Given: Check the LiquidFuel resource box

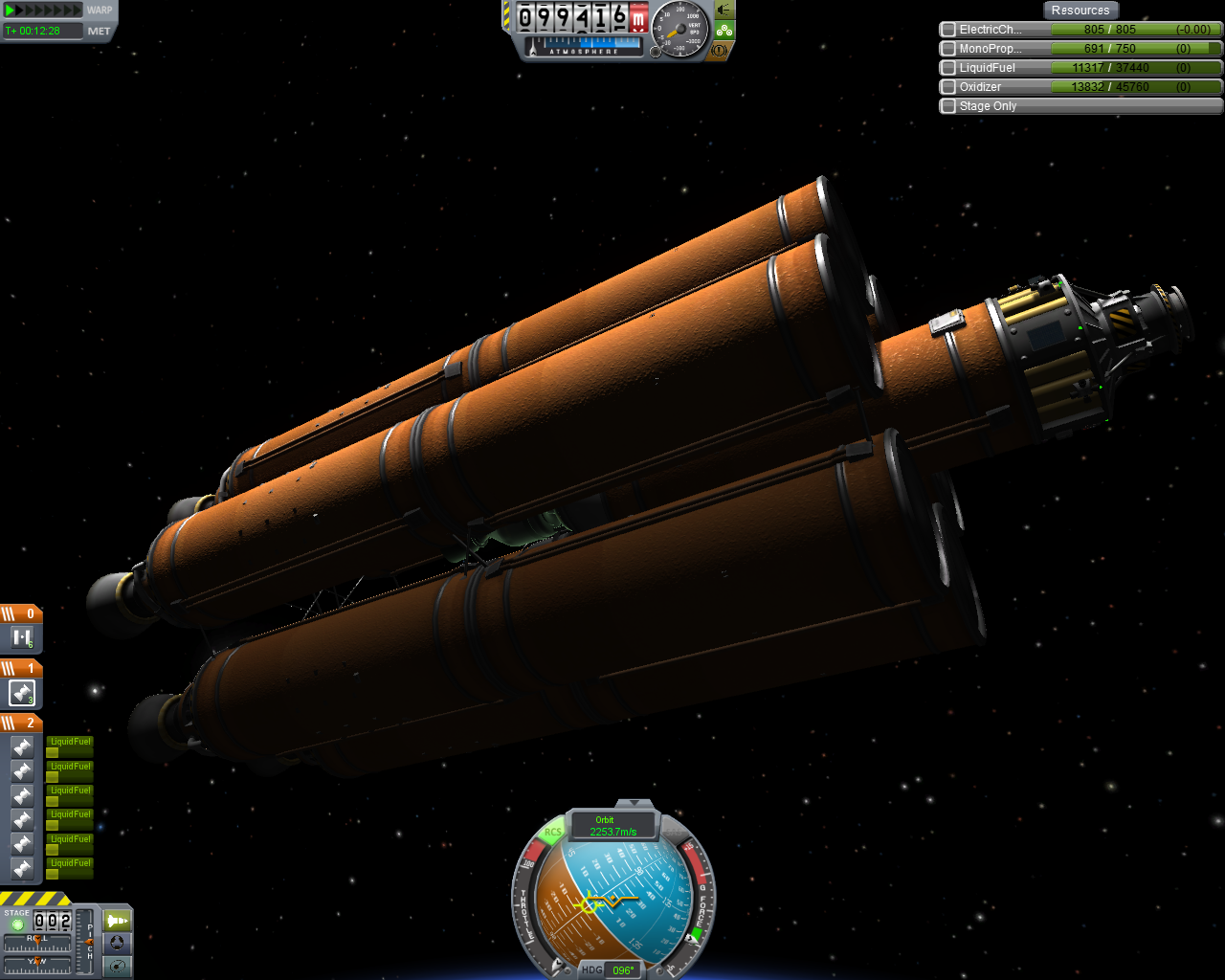Looking at the screenshot, I should point(948,68).
